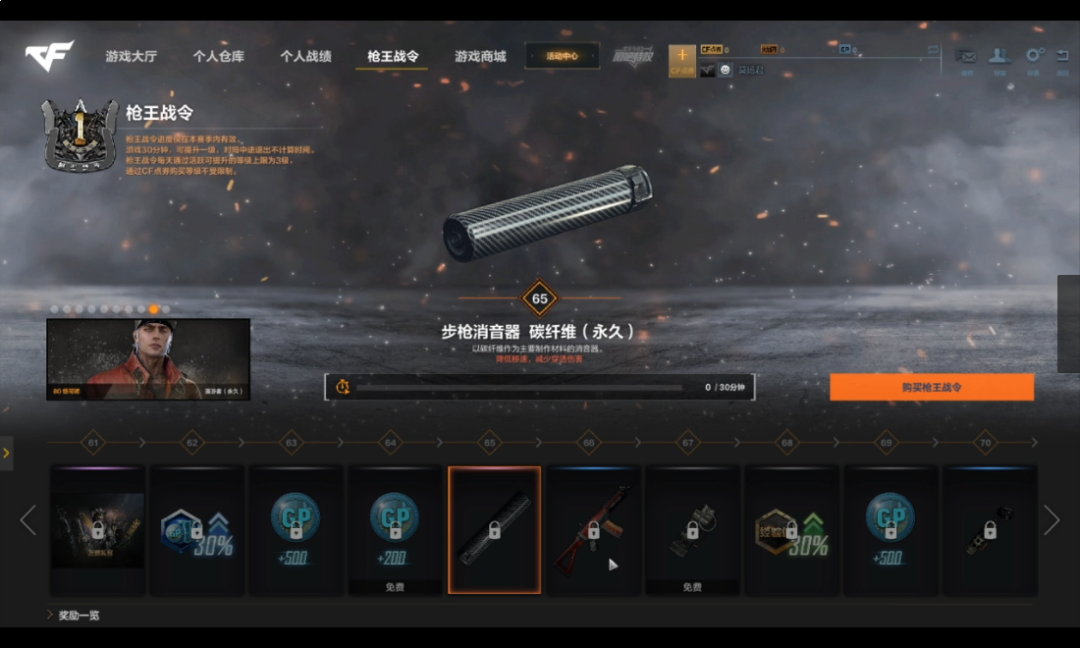Switch to the 个人仓库 tab
The height and width of the screenshot is (648, 1080).
tap(218, 57)
